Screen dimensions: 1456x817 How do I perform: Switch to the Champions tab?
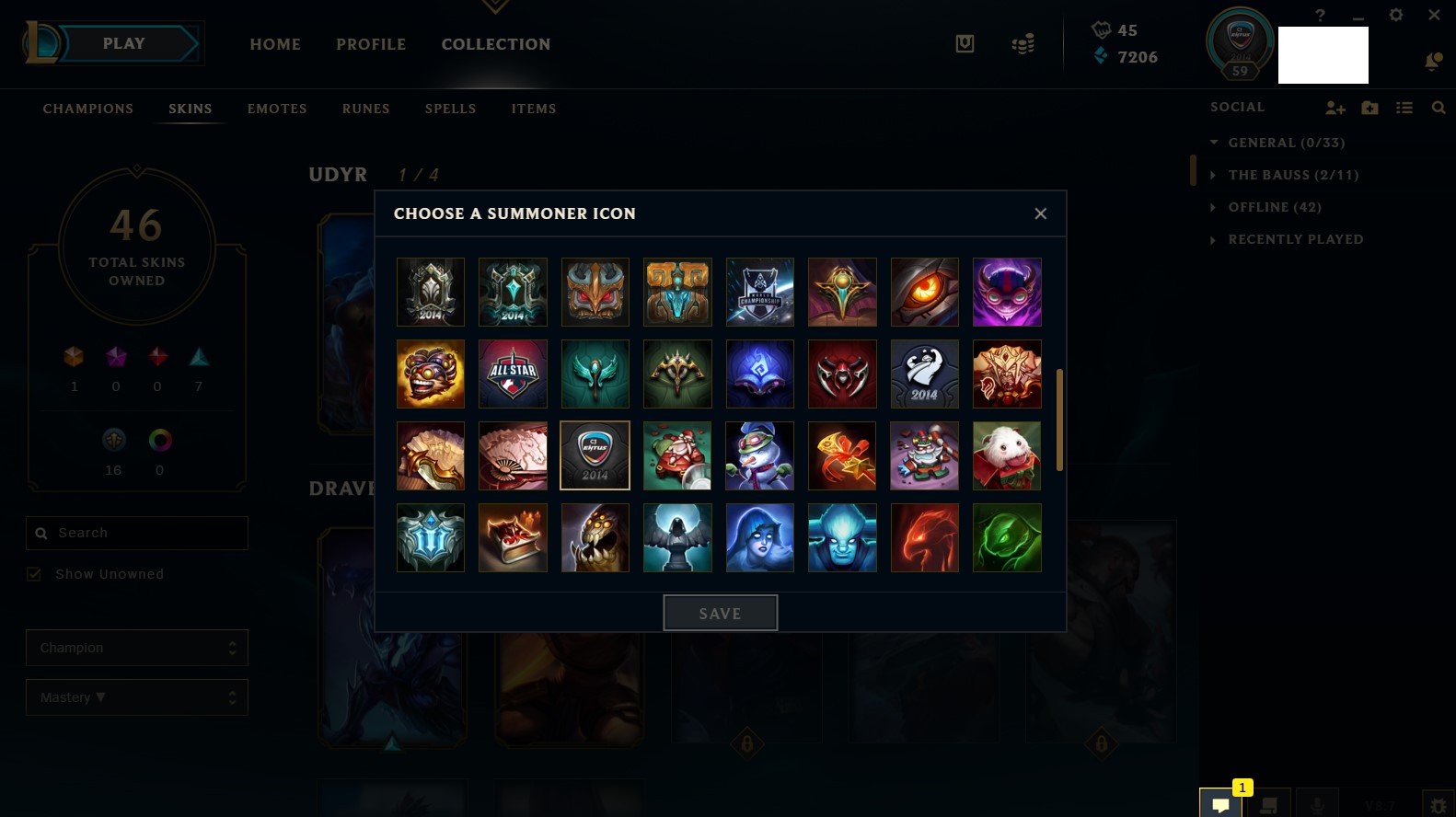pos(88,109)
